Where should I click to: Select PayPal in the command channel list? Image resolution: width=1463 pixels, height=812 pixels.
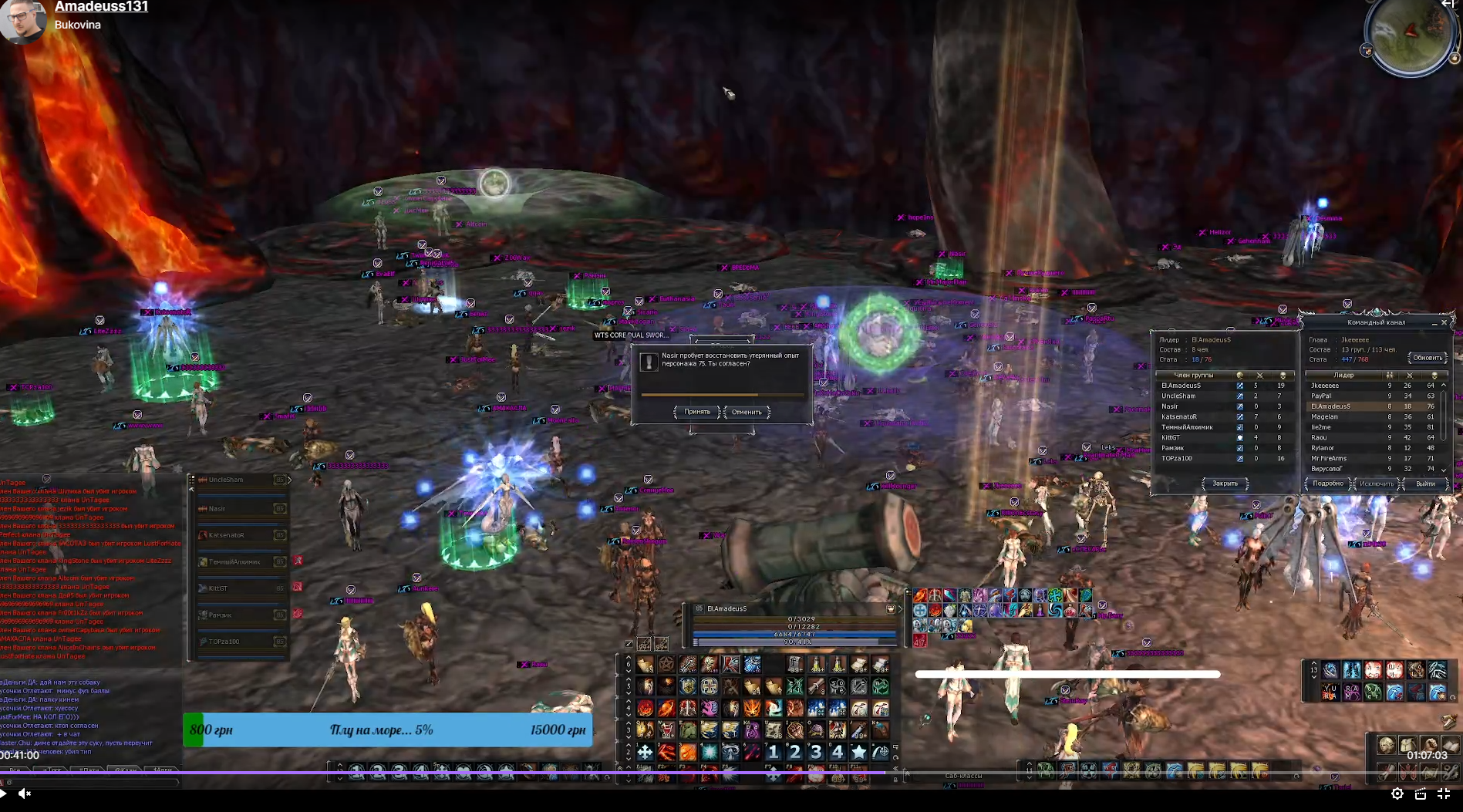point(1321,396)
